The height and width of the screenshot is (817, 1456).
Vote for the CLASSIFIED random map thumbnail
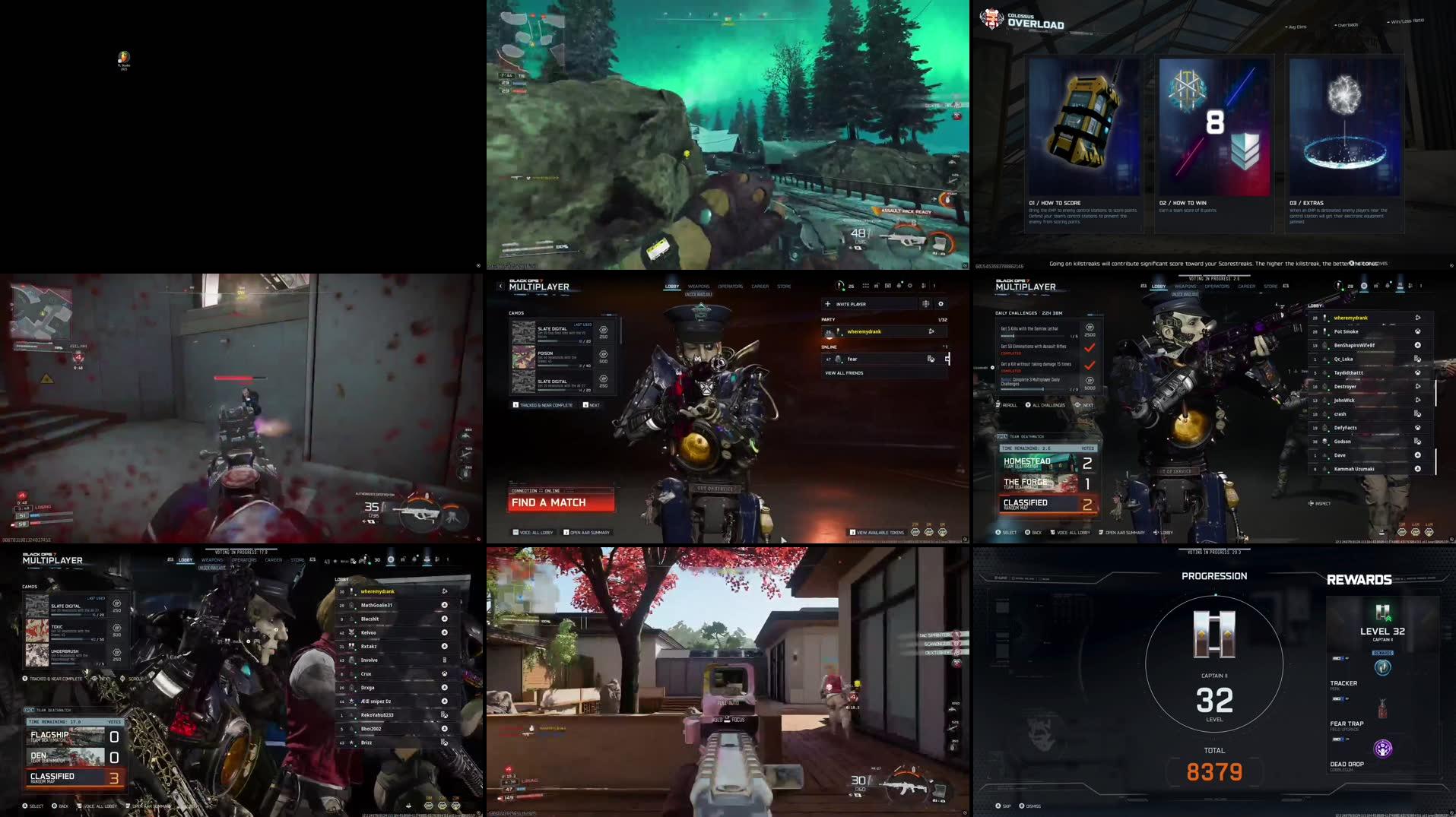(x=1042, y=504)
